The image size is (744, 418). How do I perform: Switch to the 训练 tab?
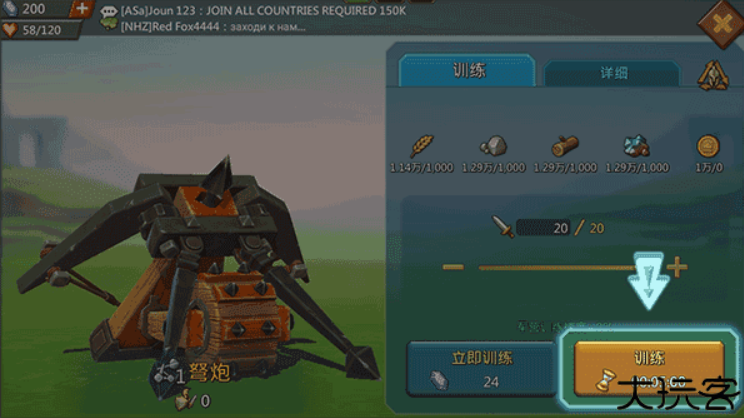pyautogui.click(x=467, y=71)
